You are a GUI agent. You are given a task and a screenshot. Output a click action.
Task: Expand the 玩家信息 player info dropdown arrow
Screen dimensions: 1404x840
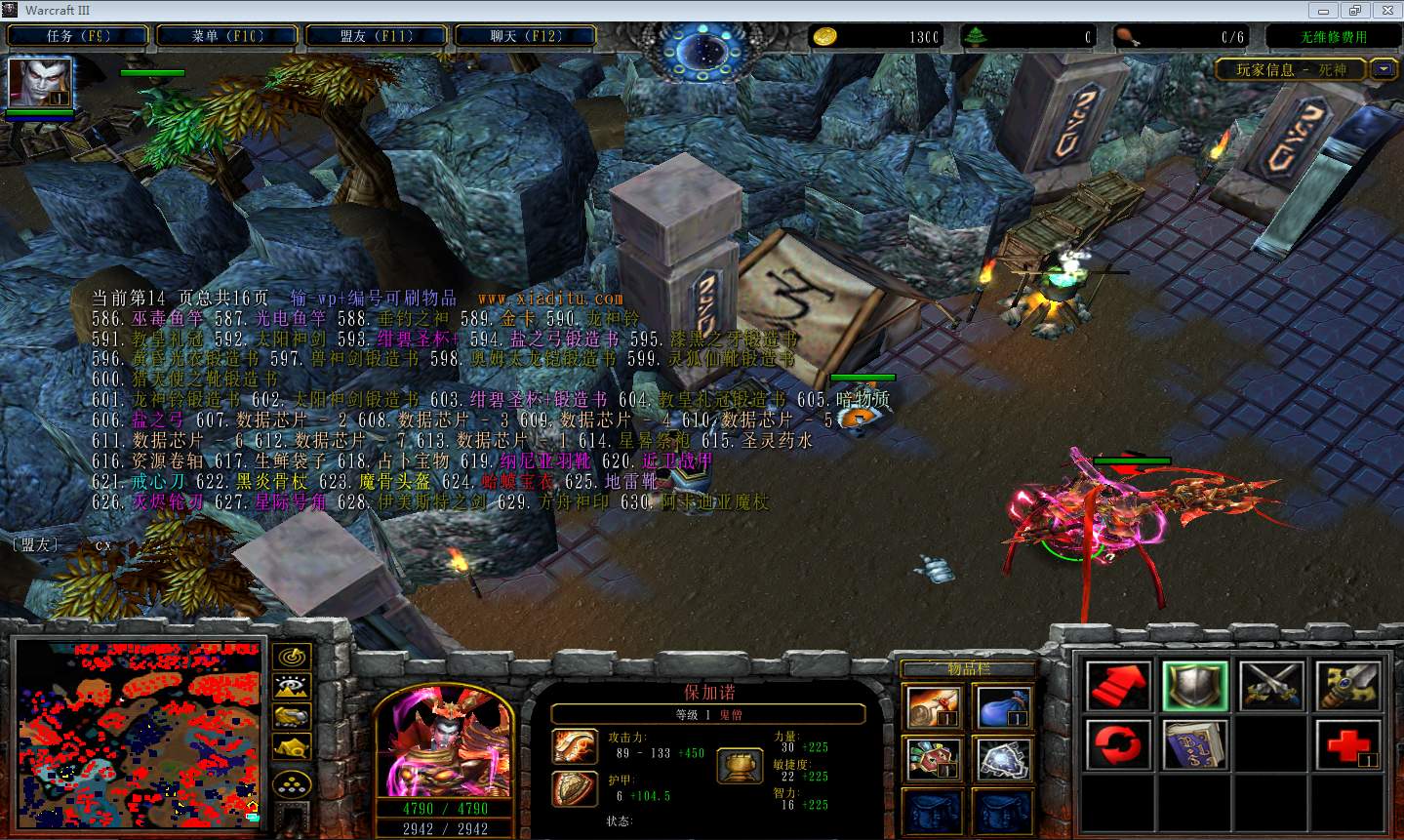[1384, 69]
